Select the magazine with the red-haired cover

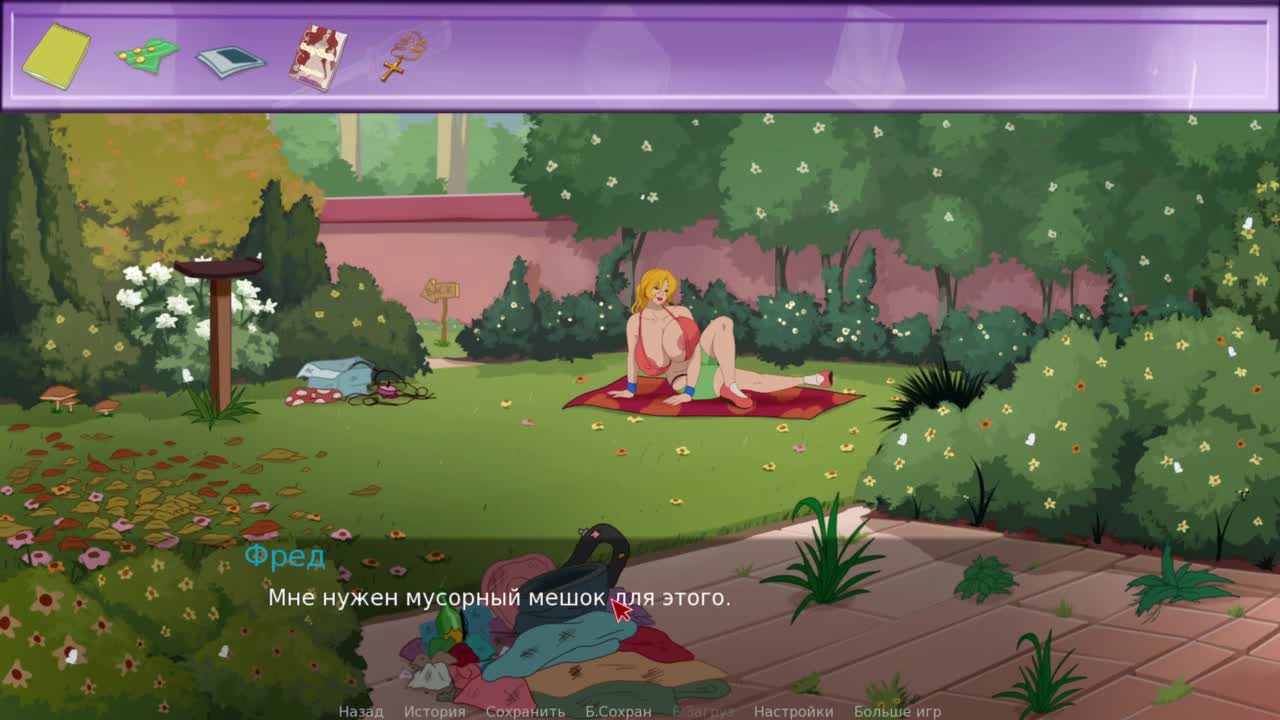tap(318, 57)
